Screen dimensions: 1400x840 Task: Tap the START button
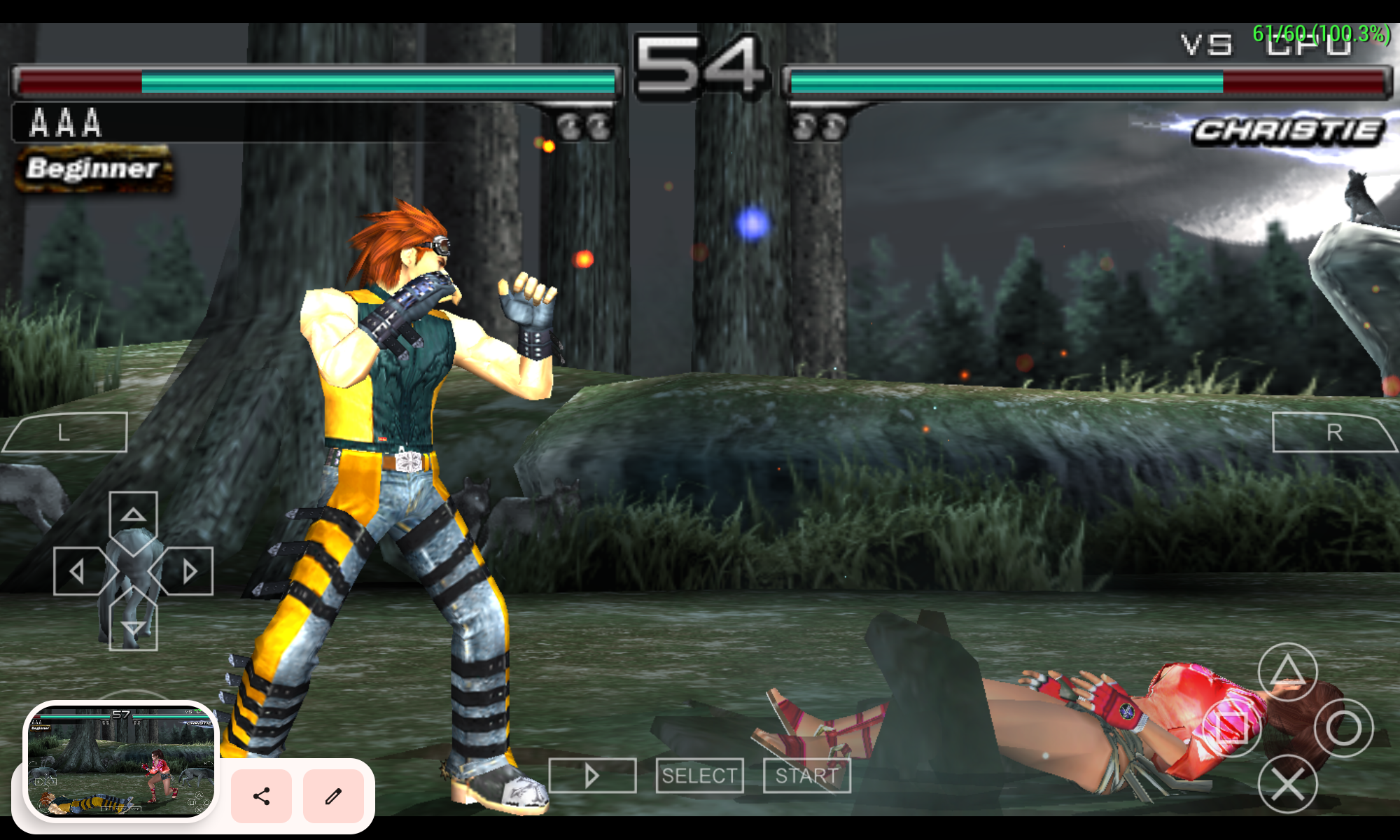point(806,776)
